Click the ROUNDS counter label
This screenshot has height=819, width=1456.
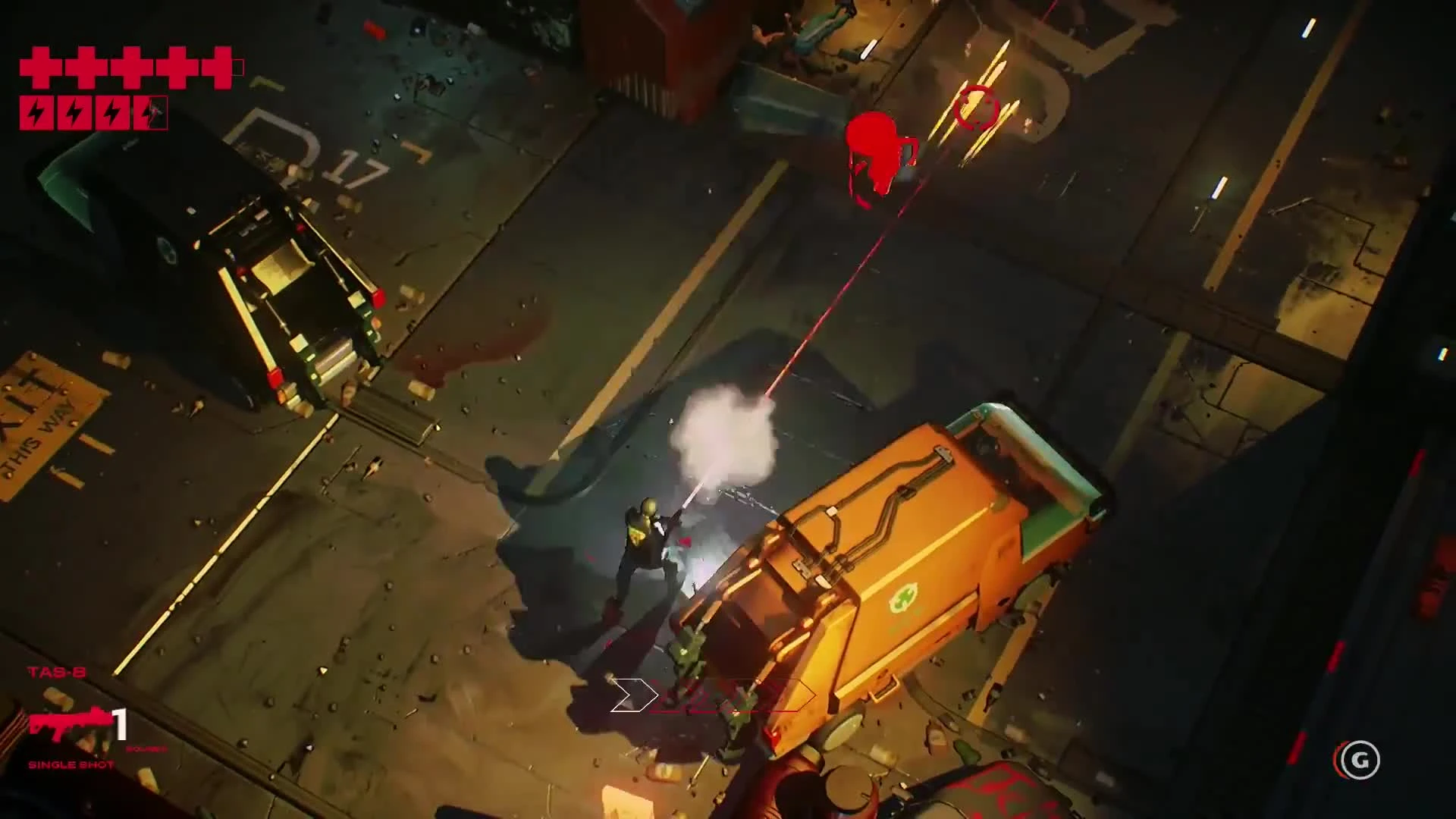click(x=146, y=749)
